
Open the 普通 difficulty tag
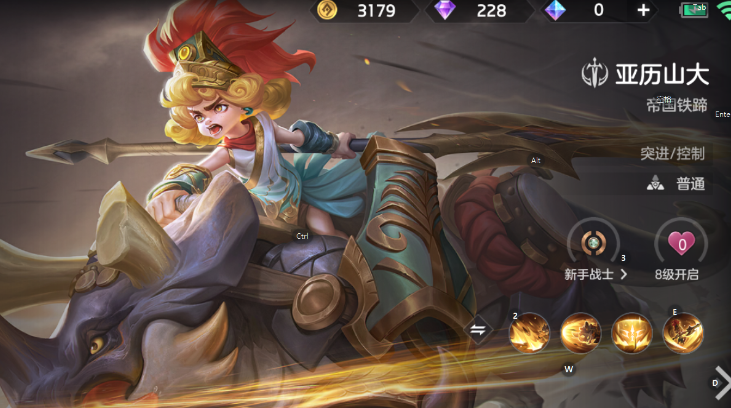coord(677,184)
